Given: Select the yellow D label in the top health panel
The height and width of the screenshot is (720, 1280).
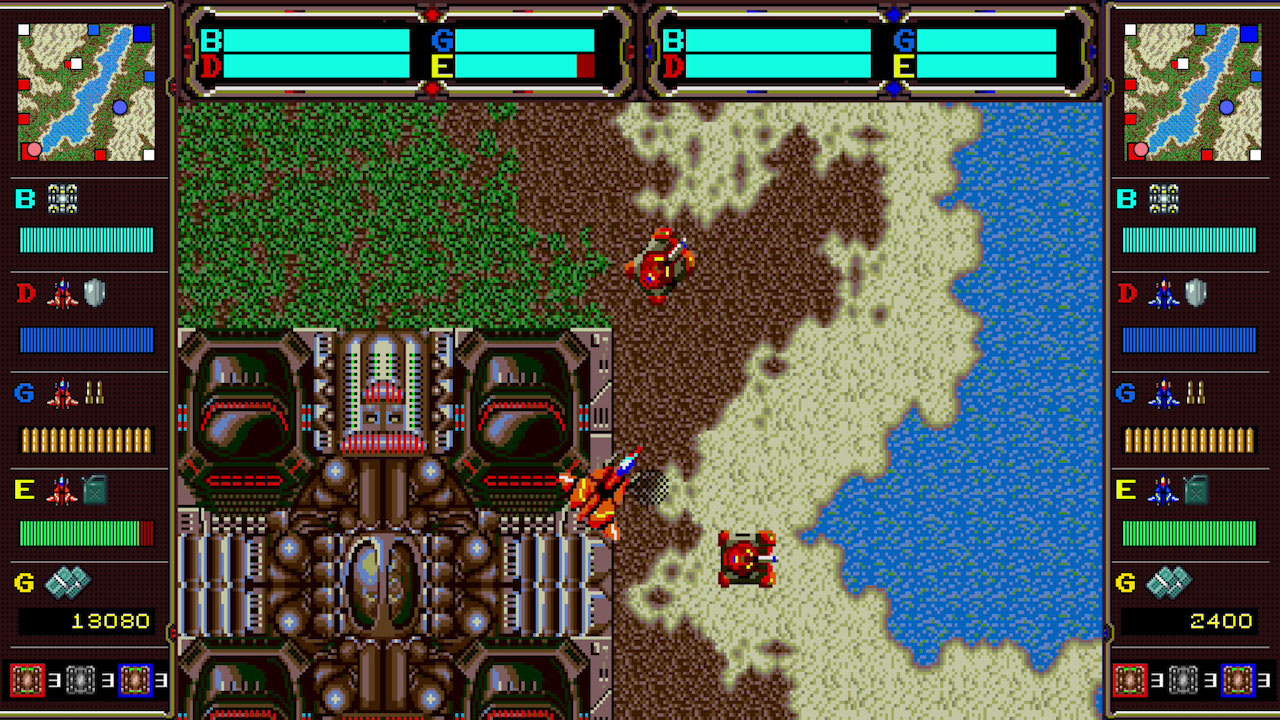Looking at the screenshot, I should [211, 65].
